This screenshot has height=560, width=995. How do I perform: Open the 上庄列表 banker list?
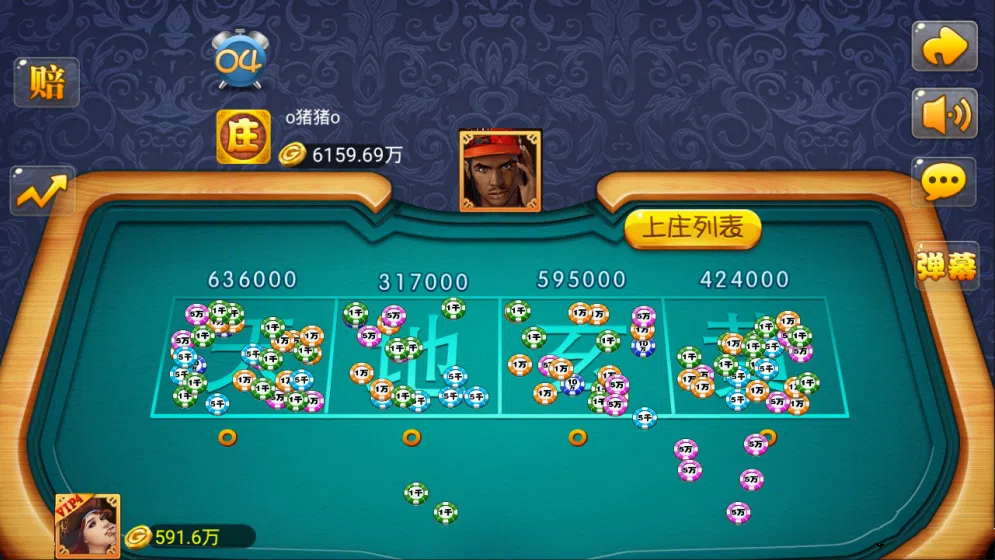[x=693, y=229]
